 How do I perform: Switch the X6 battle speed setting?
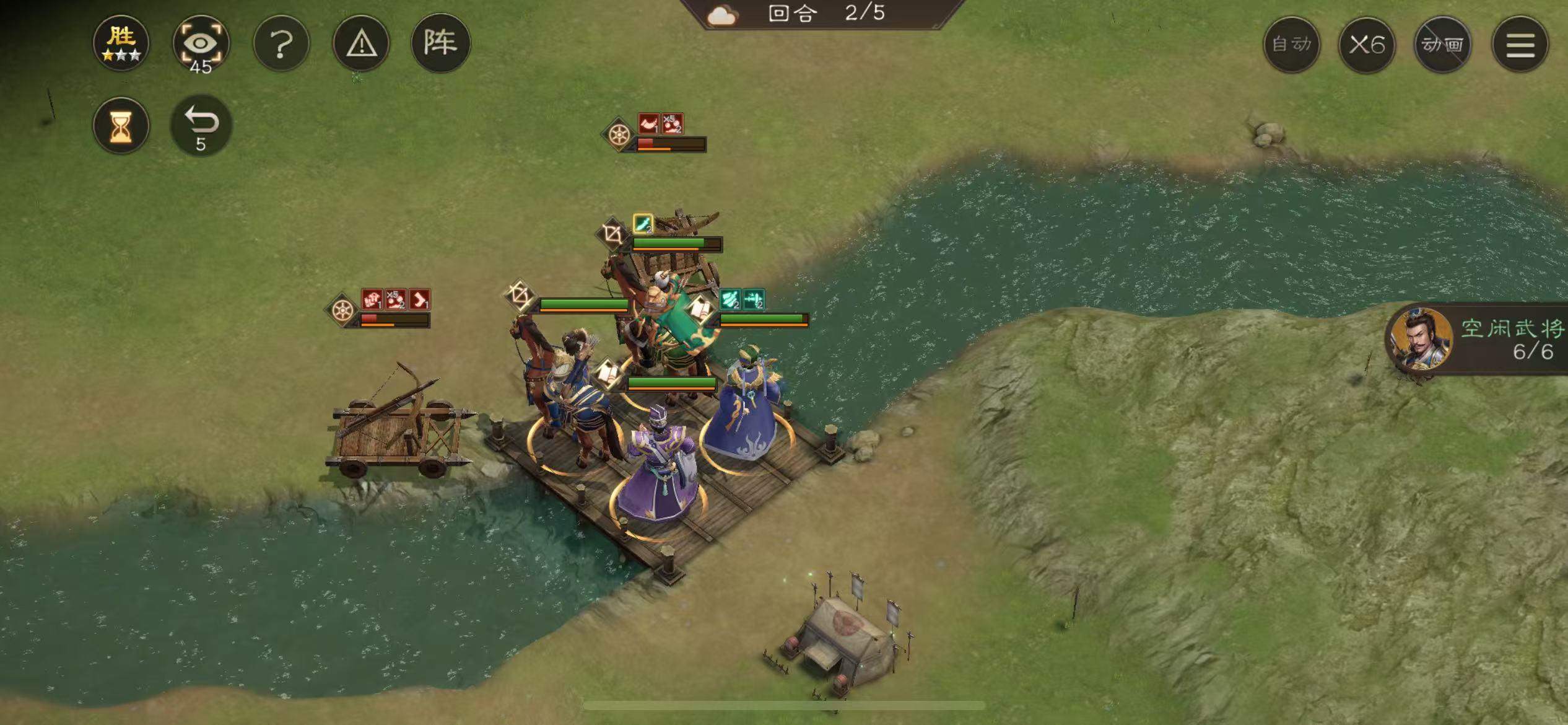(1367, 45)
